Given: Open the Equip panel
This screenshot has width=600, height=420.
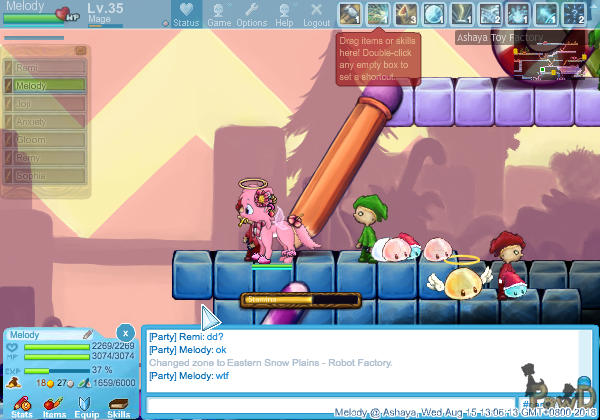Looking at the screenshot, I should pyautogui.click(x=86, y=404).
